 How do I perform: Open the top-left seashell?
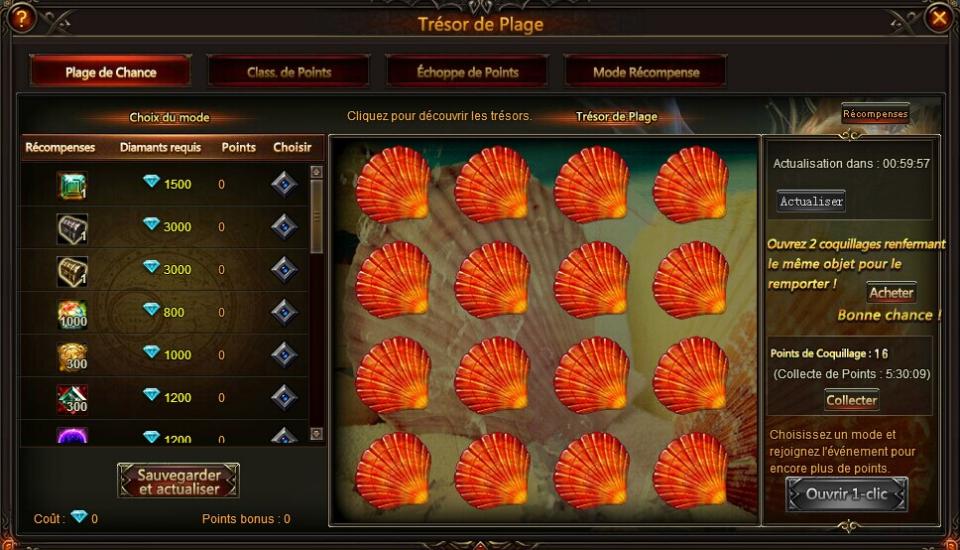(x=393, y=185)
